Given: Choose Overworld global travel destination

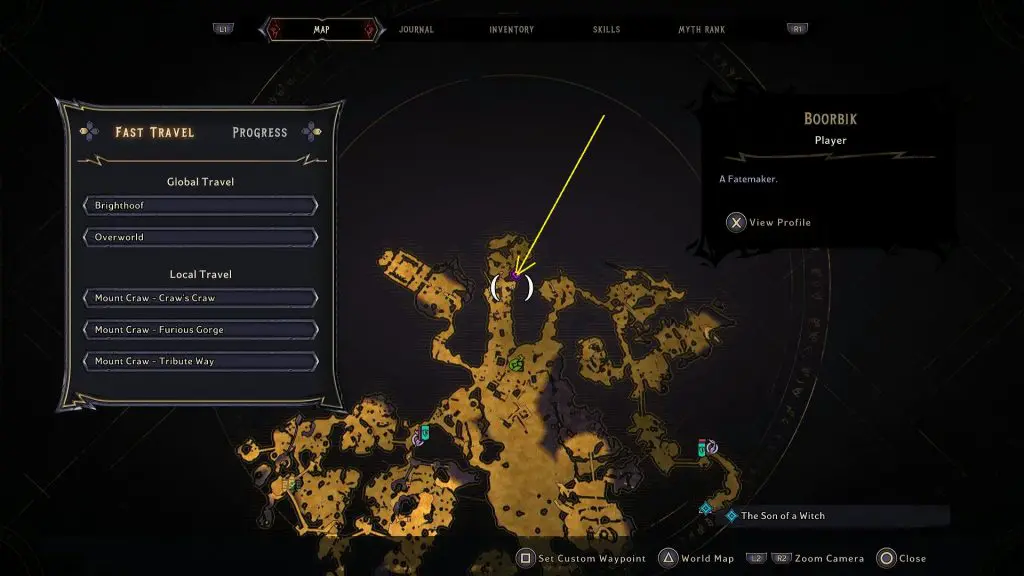Looking at the screenshot, I should 200,237.
